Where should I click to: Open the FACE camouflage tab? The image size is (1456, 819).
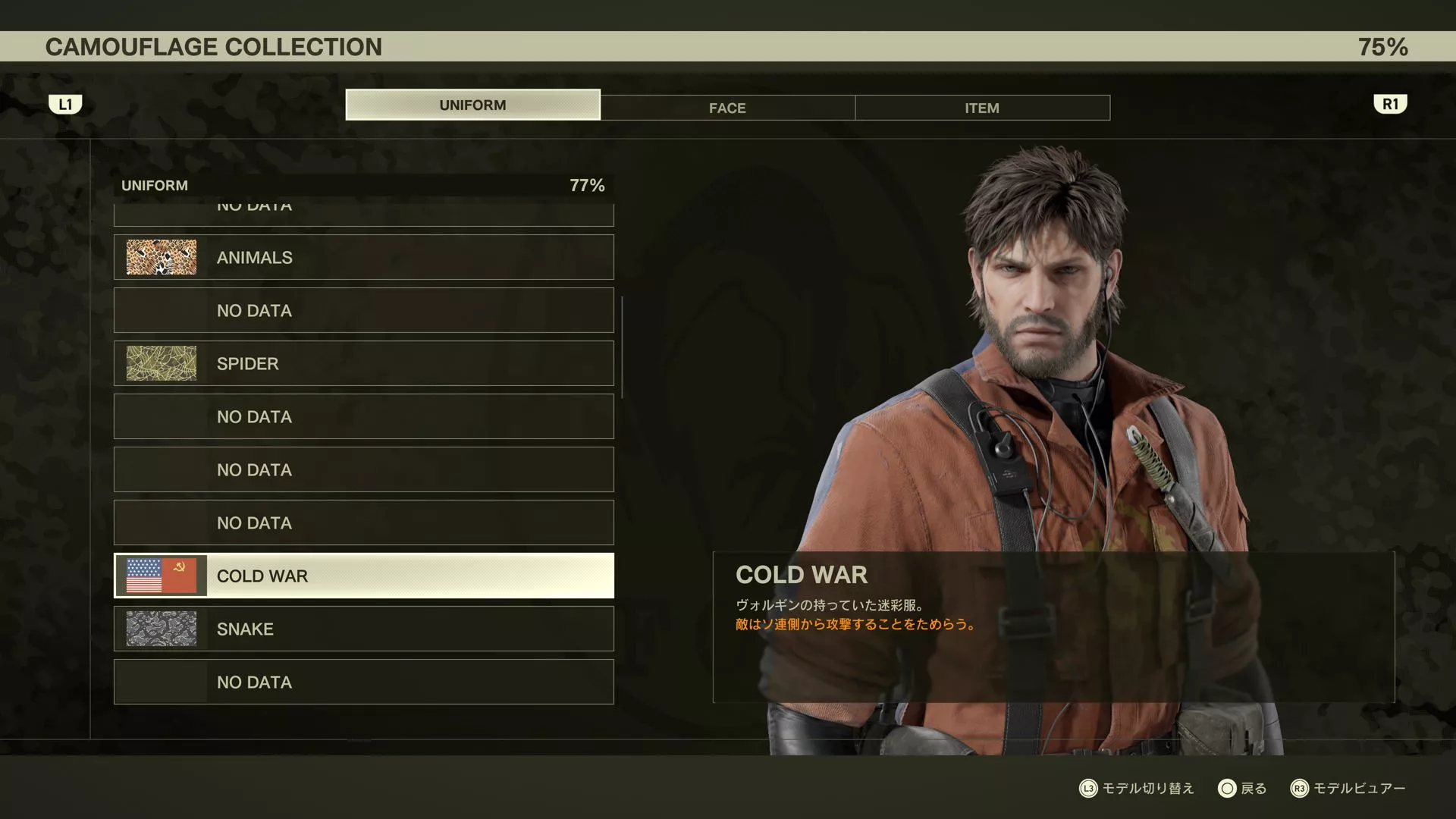(x=727, y=108)
